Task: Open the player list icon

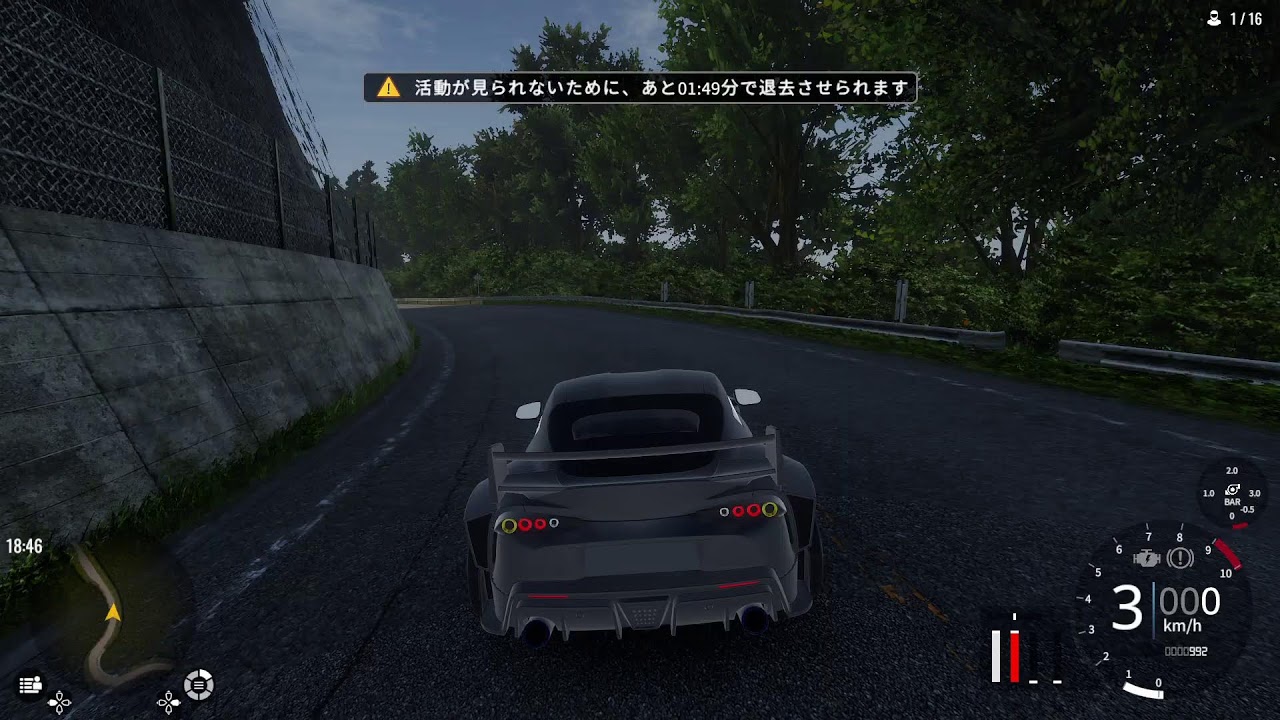Action: tap(30, 685)
